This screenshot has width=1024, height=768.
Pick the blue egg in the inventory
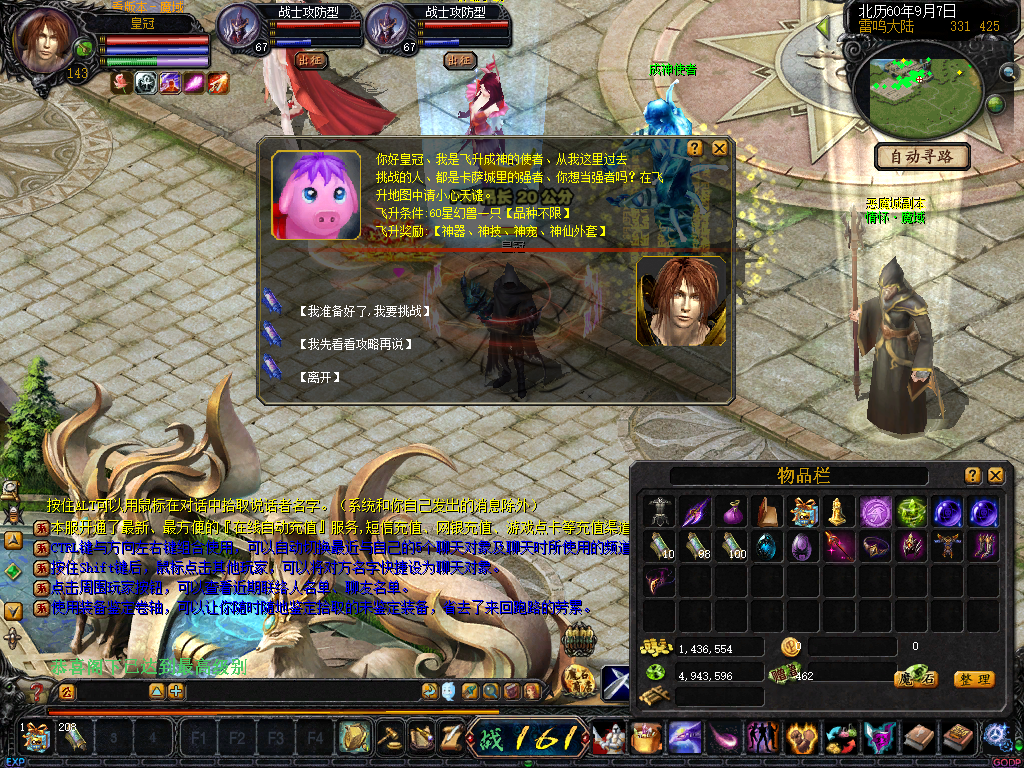[767, 547]
